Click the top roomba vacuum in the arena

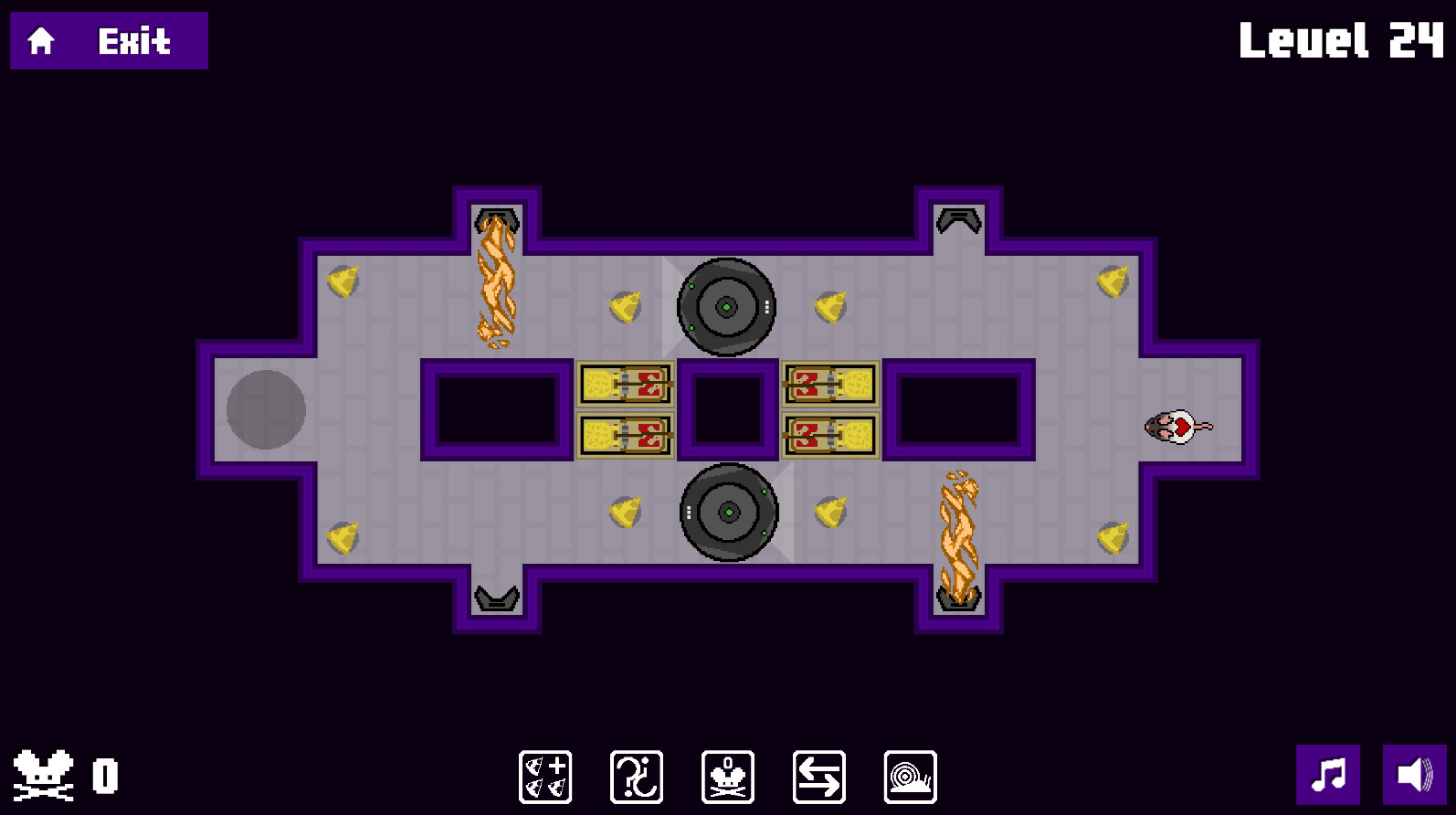[726, 307]
